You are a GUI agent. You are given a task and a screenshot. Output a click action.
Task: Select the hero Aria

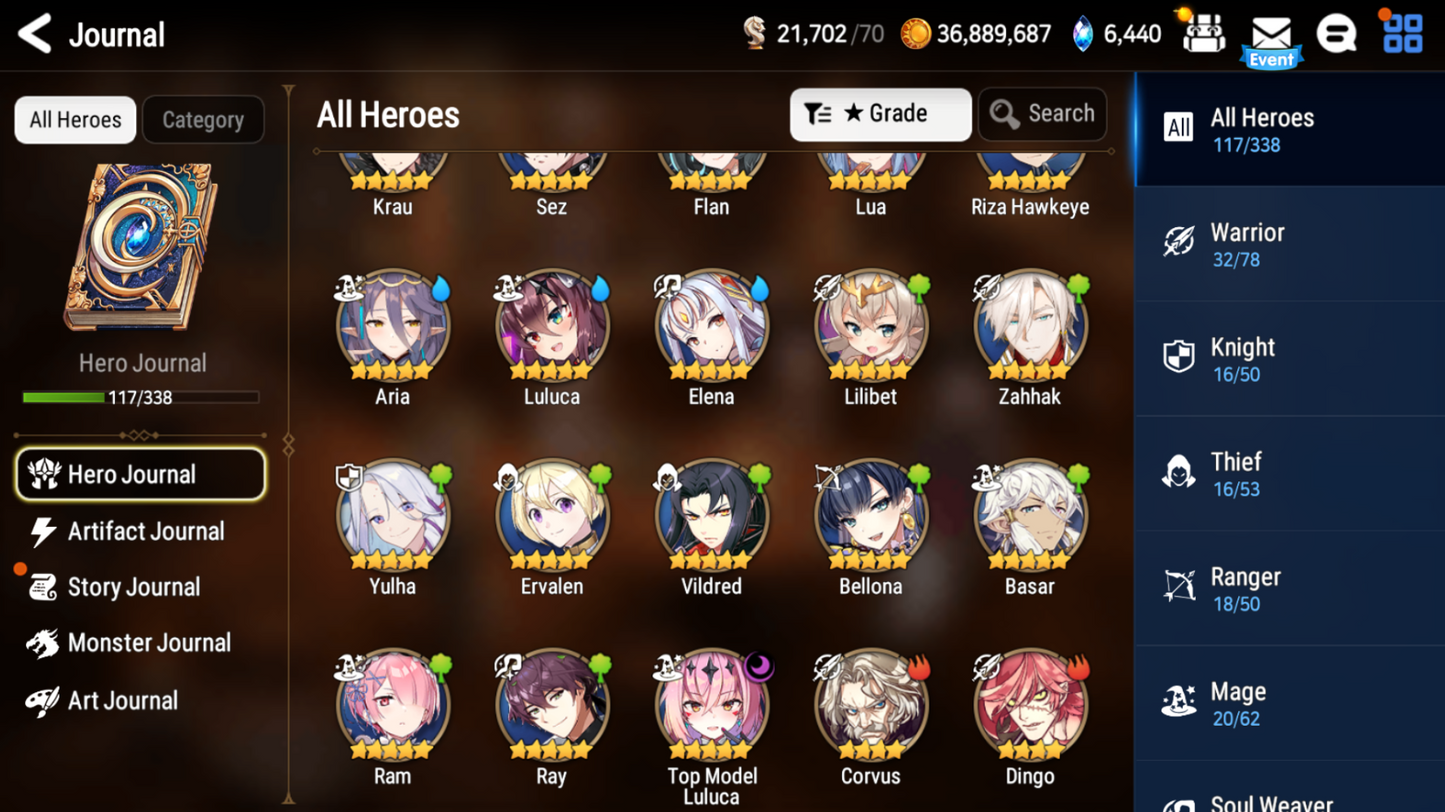[392, 326]
